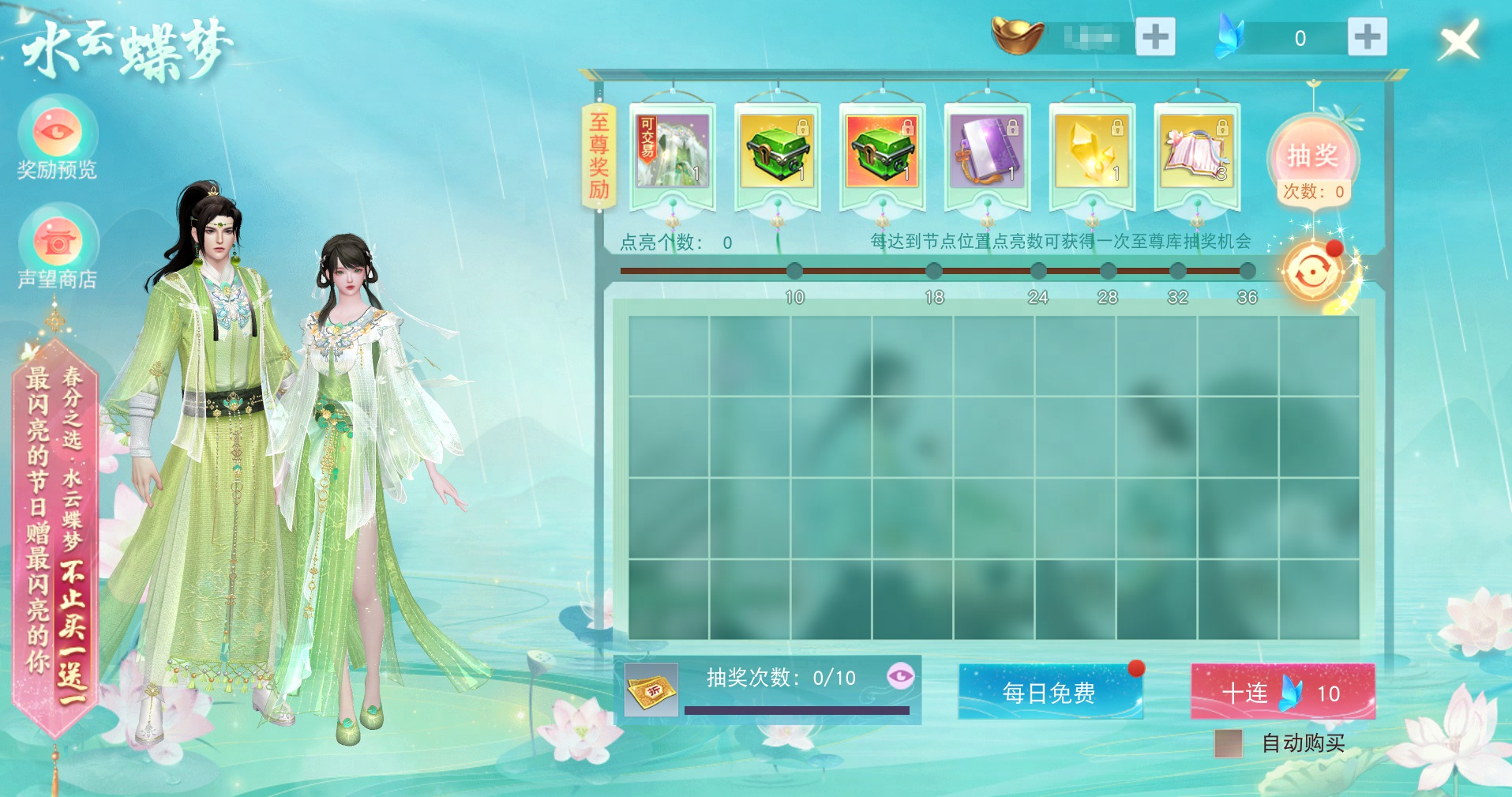
Task: Click the blue butterfly currency icon
Action: point(1230,35)
